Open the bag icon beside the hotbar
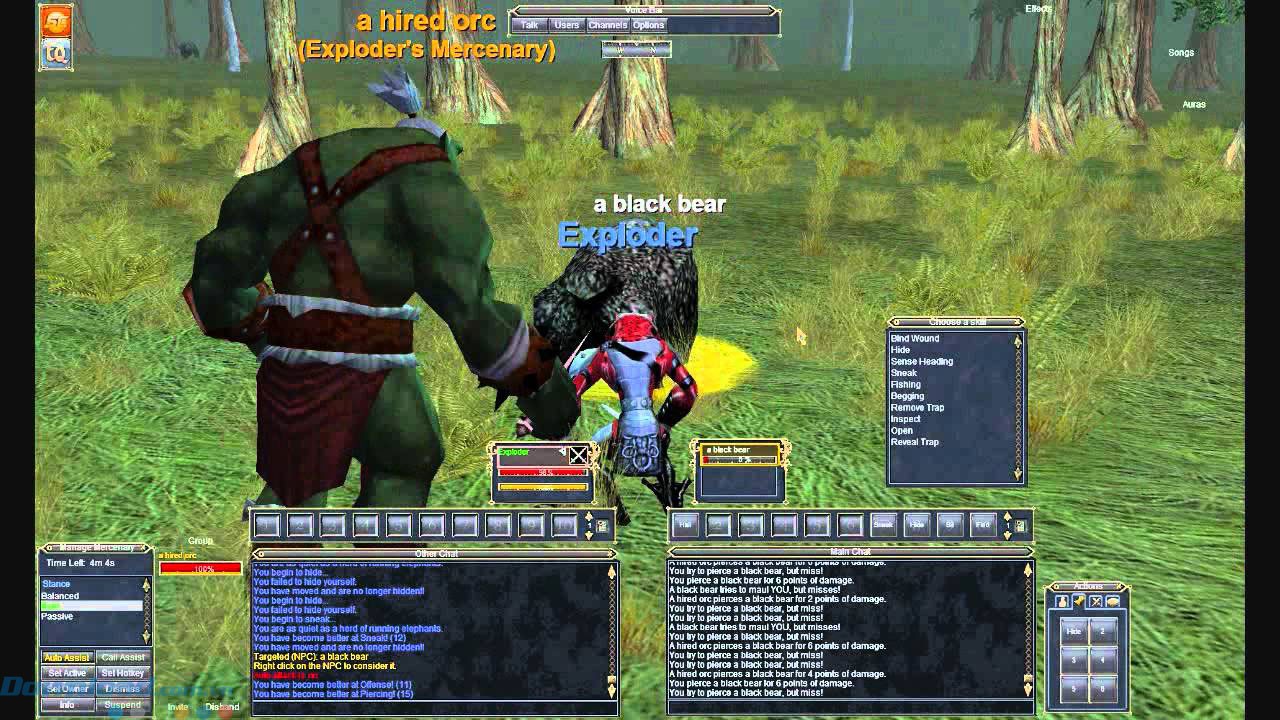Screen dimensions: 1280x720 point(1019,524)
